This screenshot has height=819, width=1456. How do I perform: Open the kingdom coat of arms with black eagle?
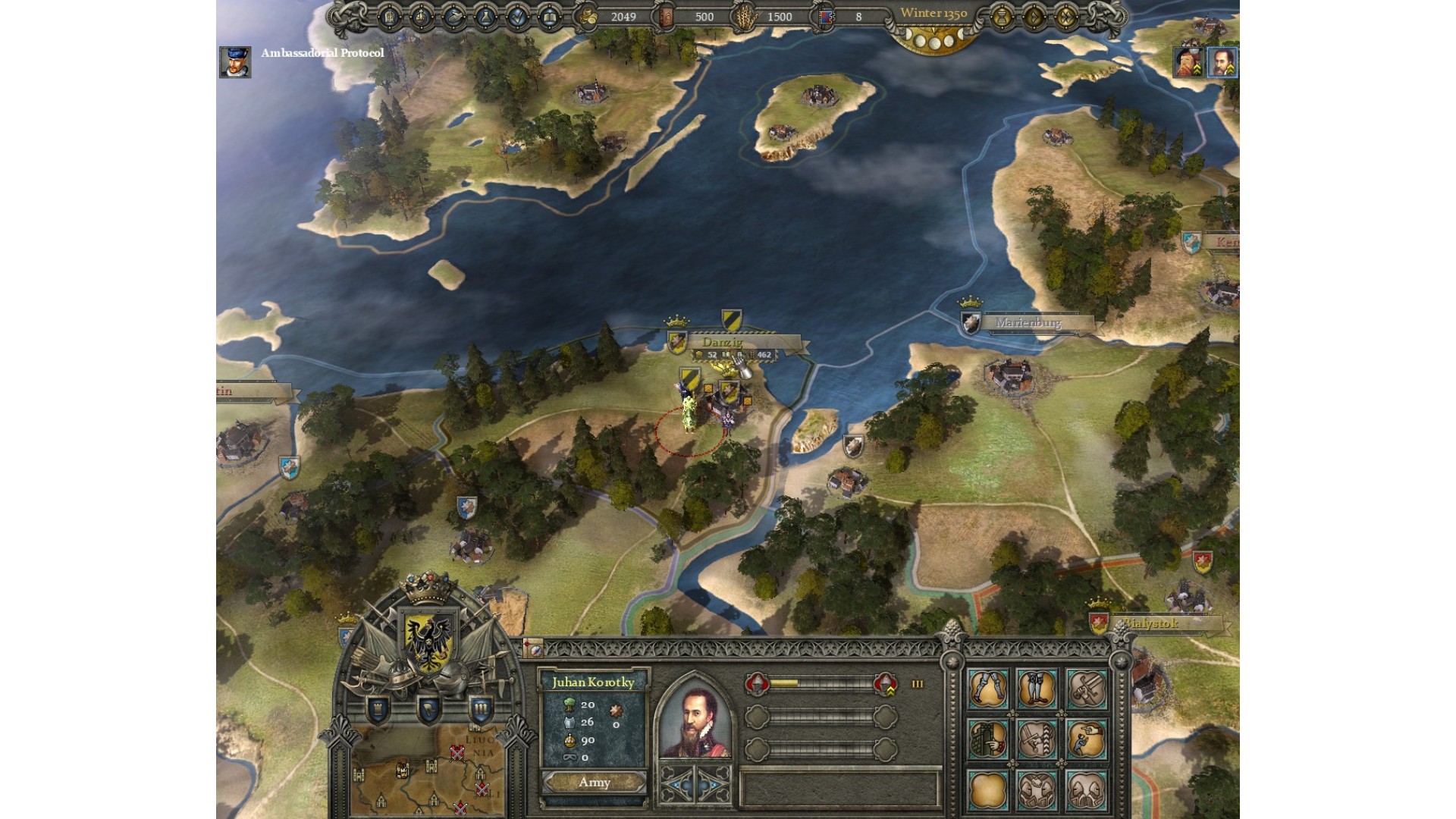click(428, 641)
